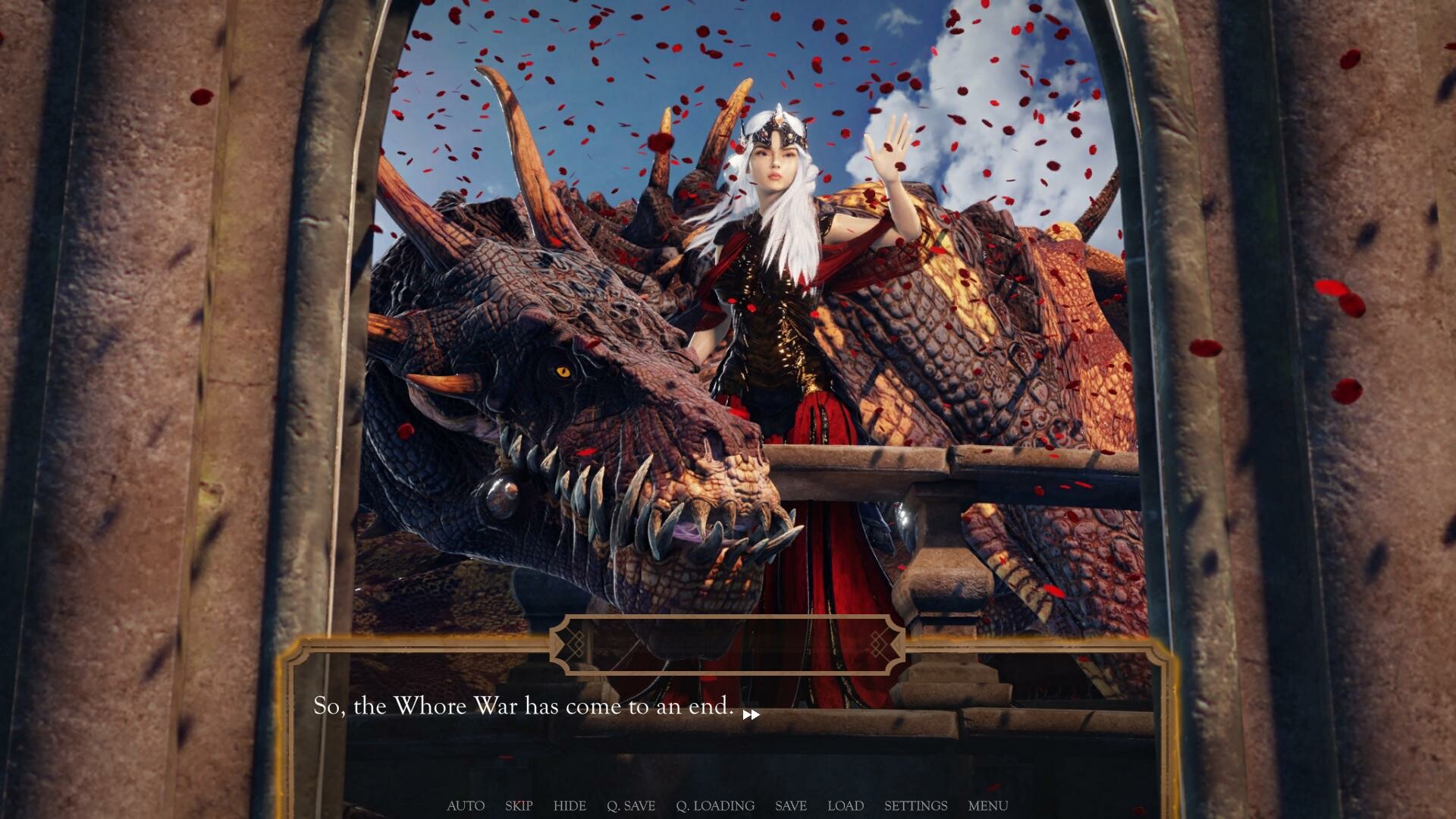
Task: Perform a quick save with Q. SAVE
Action: [632, 806]
